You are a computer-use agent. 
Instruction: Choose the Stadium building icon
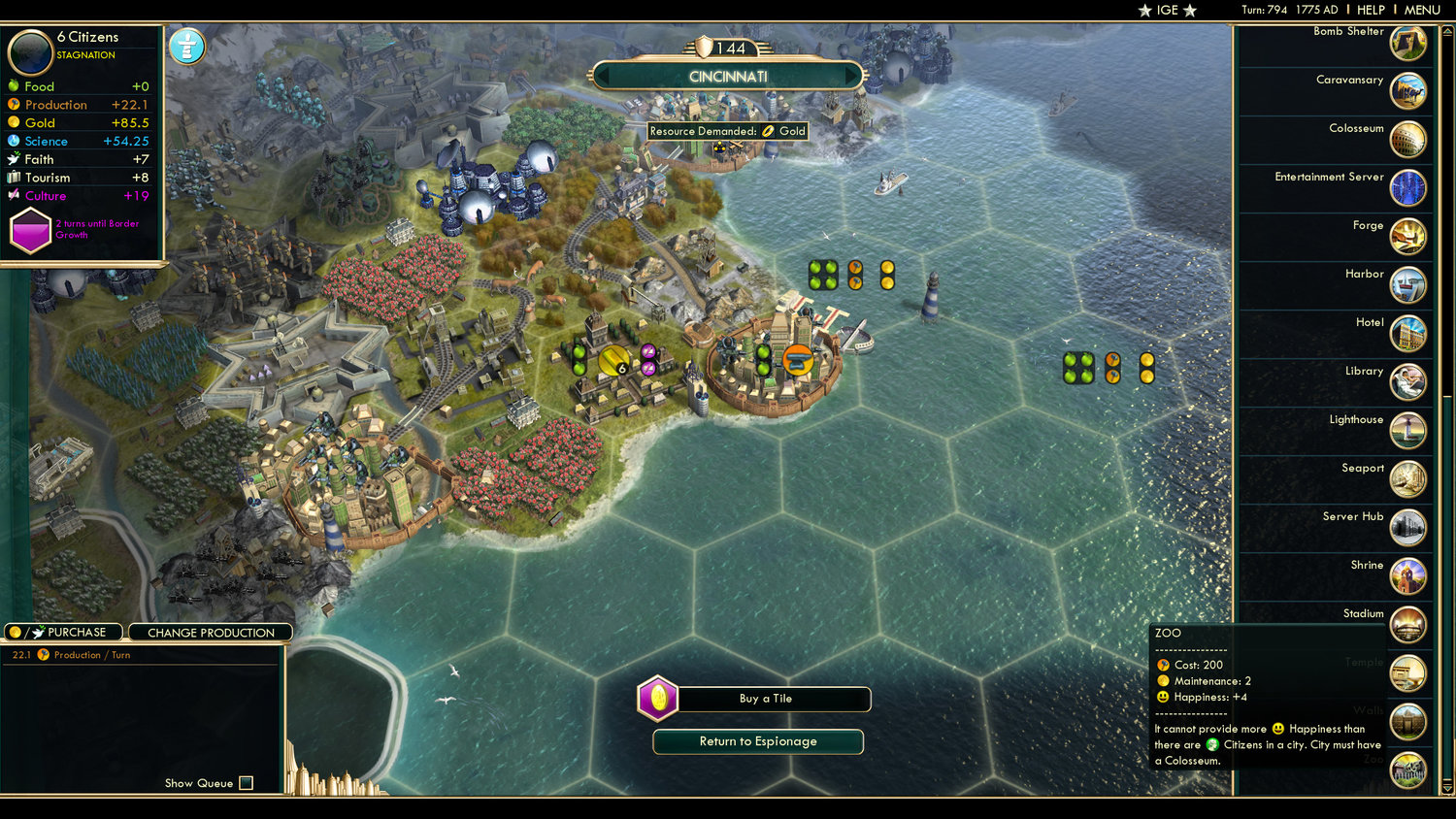[1408, 626]
